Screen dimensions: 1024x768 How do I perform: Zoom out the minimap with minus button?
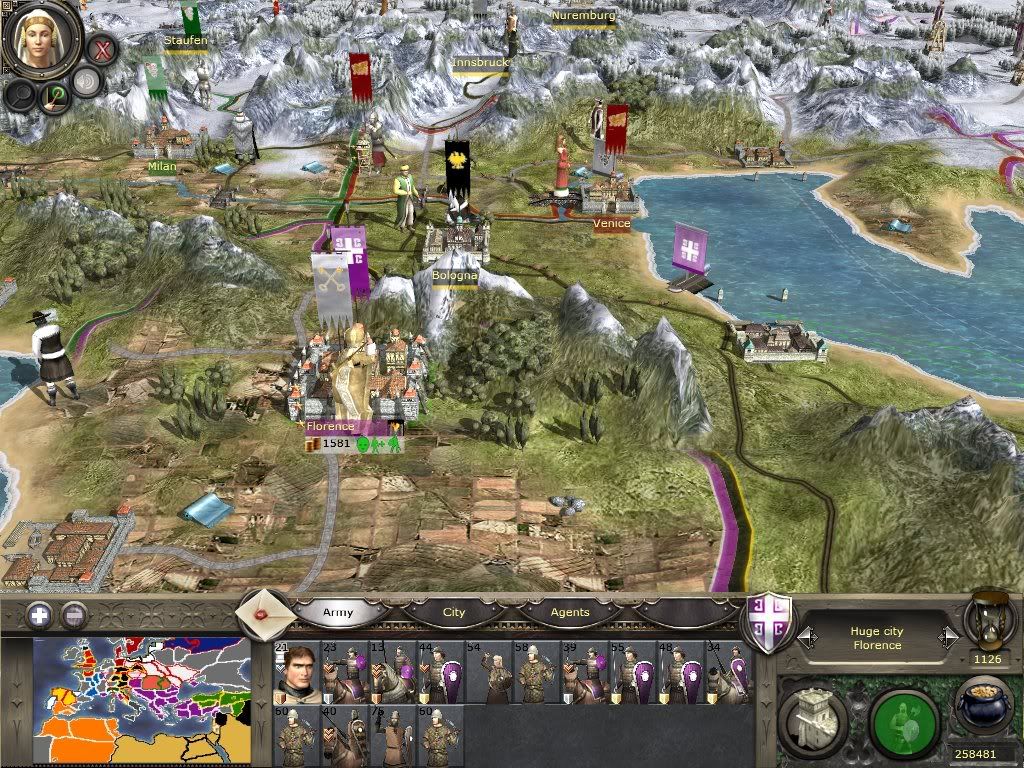pyautogui.click(x=74, y=615)
